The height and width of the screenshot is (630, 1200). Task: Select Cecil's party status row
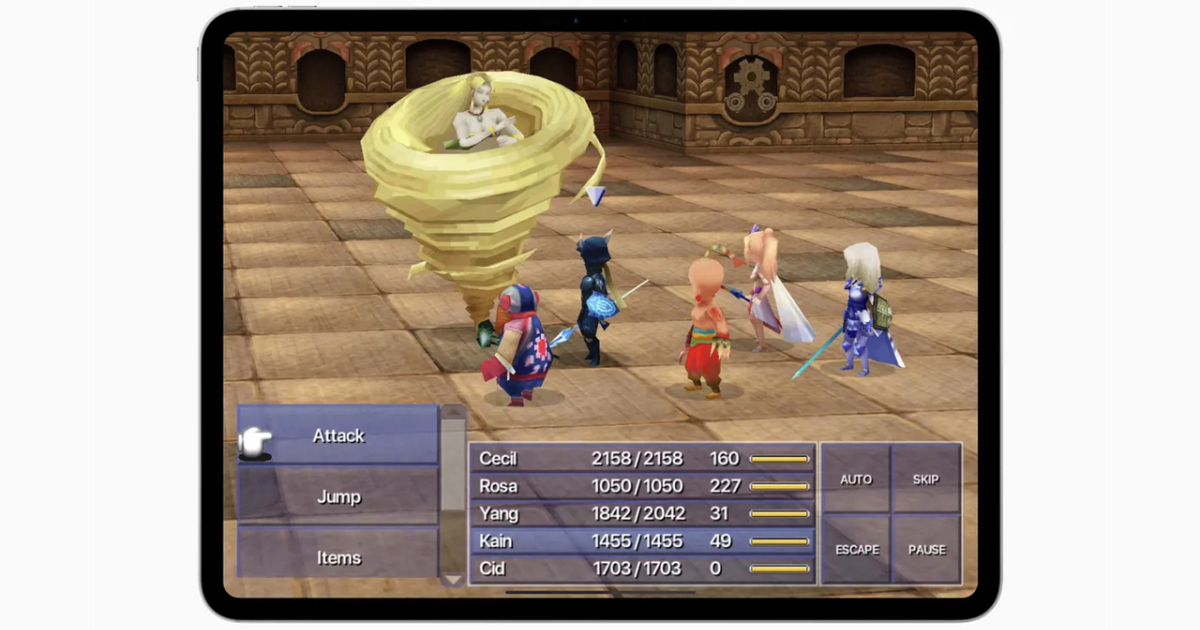pyautogui.click(x=642, y=459)
